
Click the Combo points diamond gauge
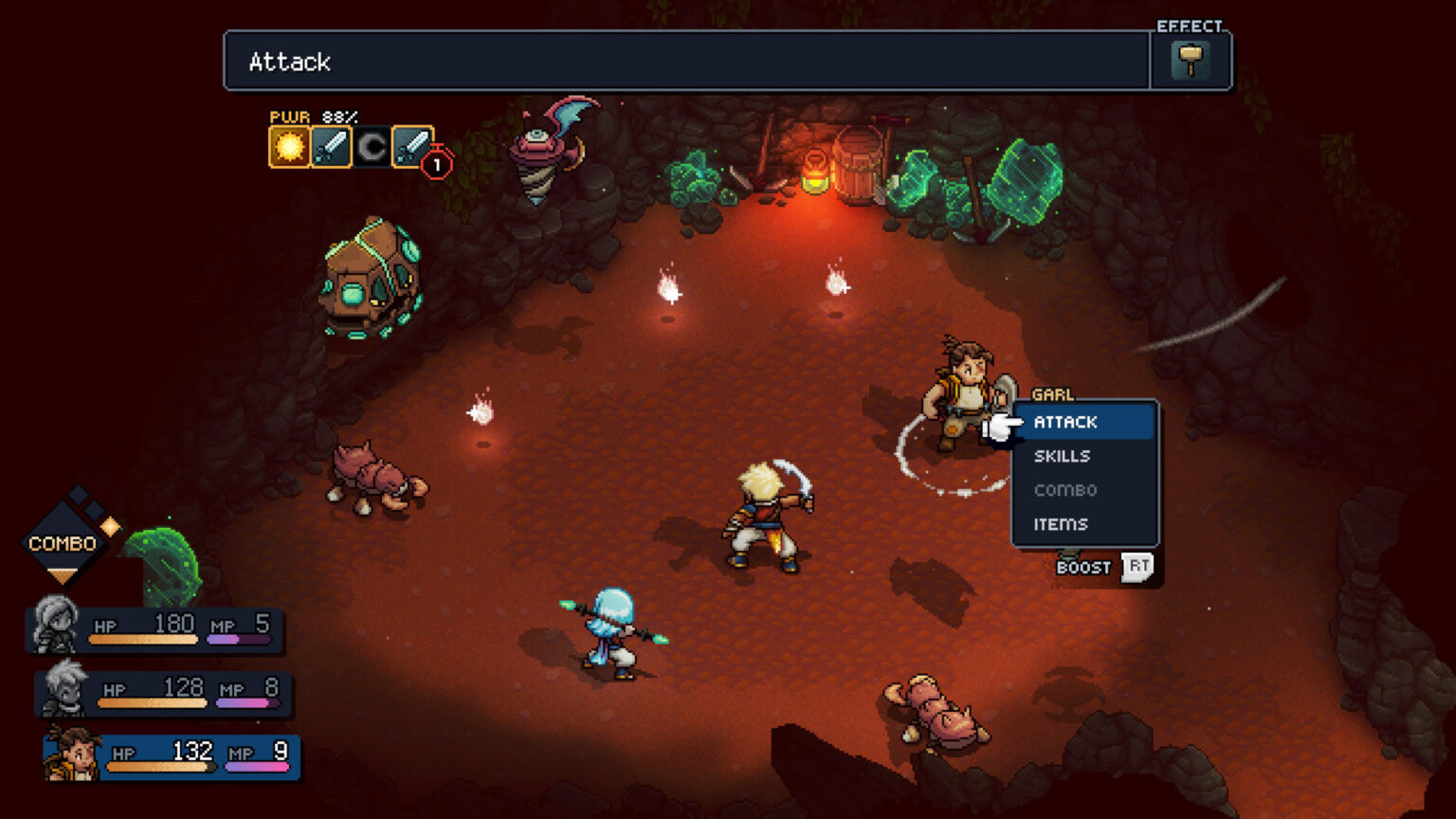[64, 542]
